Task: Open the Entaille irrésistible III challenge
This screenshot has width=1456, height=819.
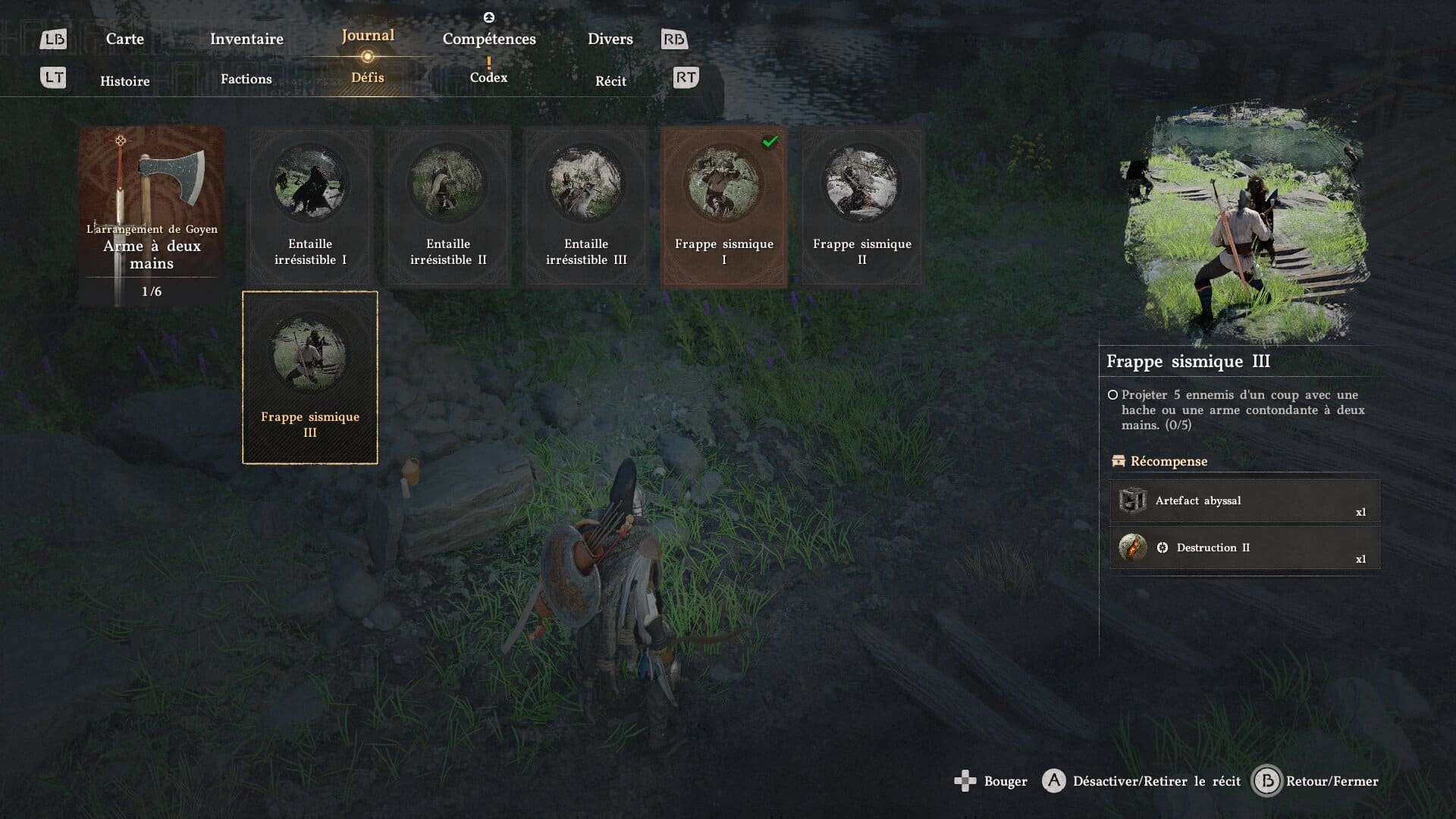Action: [586, 206]
